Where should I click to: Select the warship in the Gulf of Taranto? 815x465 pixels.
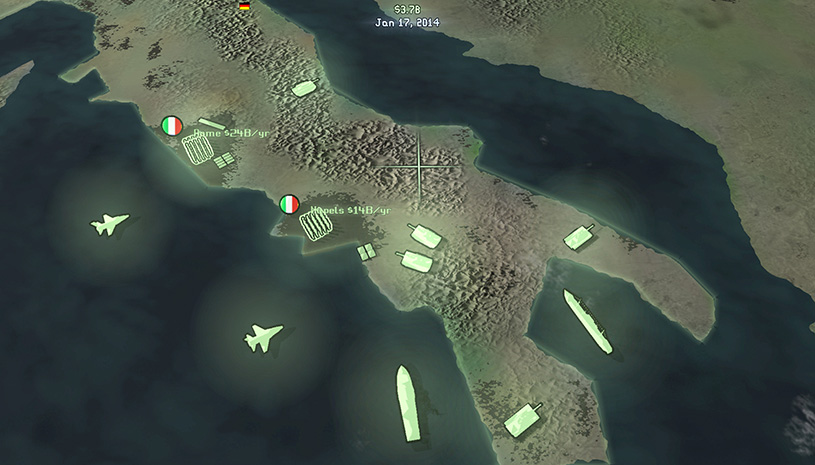click(x=587, y=321)
